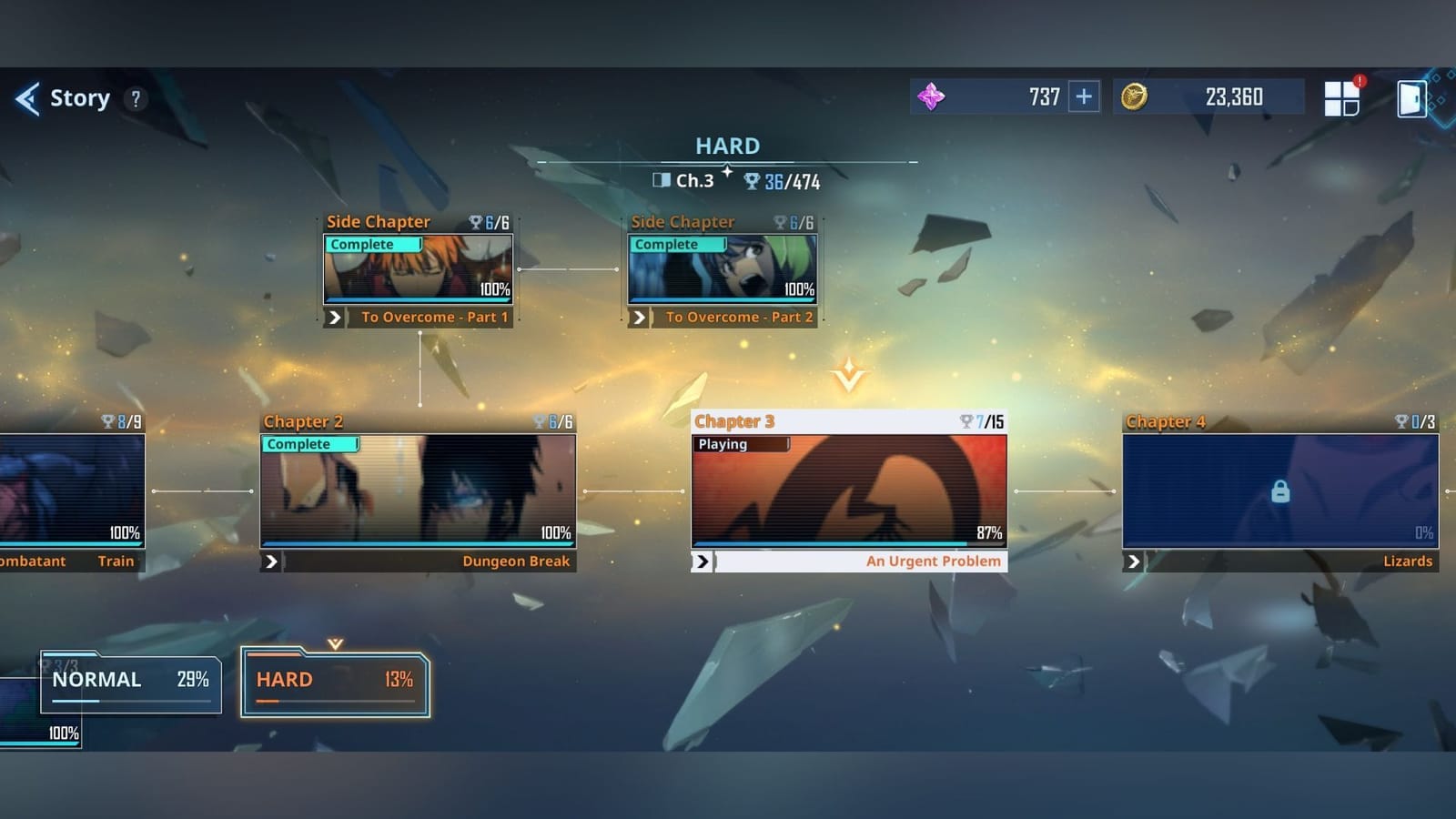Viewport: 1456px width, 819px height.
Task: Tap the Ch.3 chapter indicator icon
Action: [x=662, y=181]
